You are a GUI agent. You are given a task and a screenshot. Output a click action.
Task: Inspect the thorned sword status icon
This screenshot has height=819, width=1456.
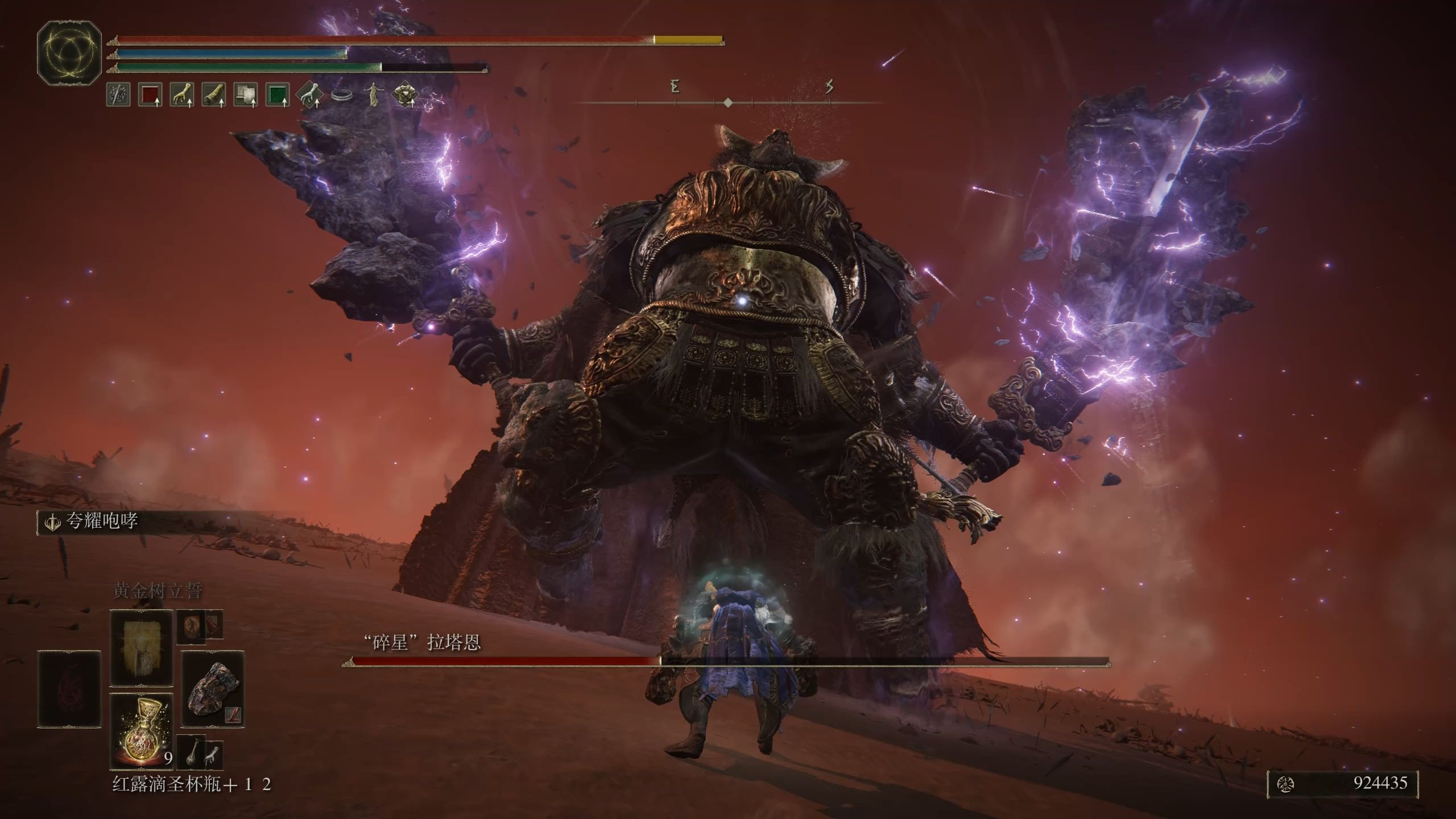118,95
